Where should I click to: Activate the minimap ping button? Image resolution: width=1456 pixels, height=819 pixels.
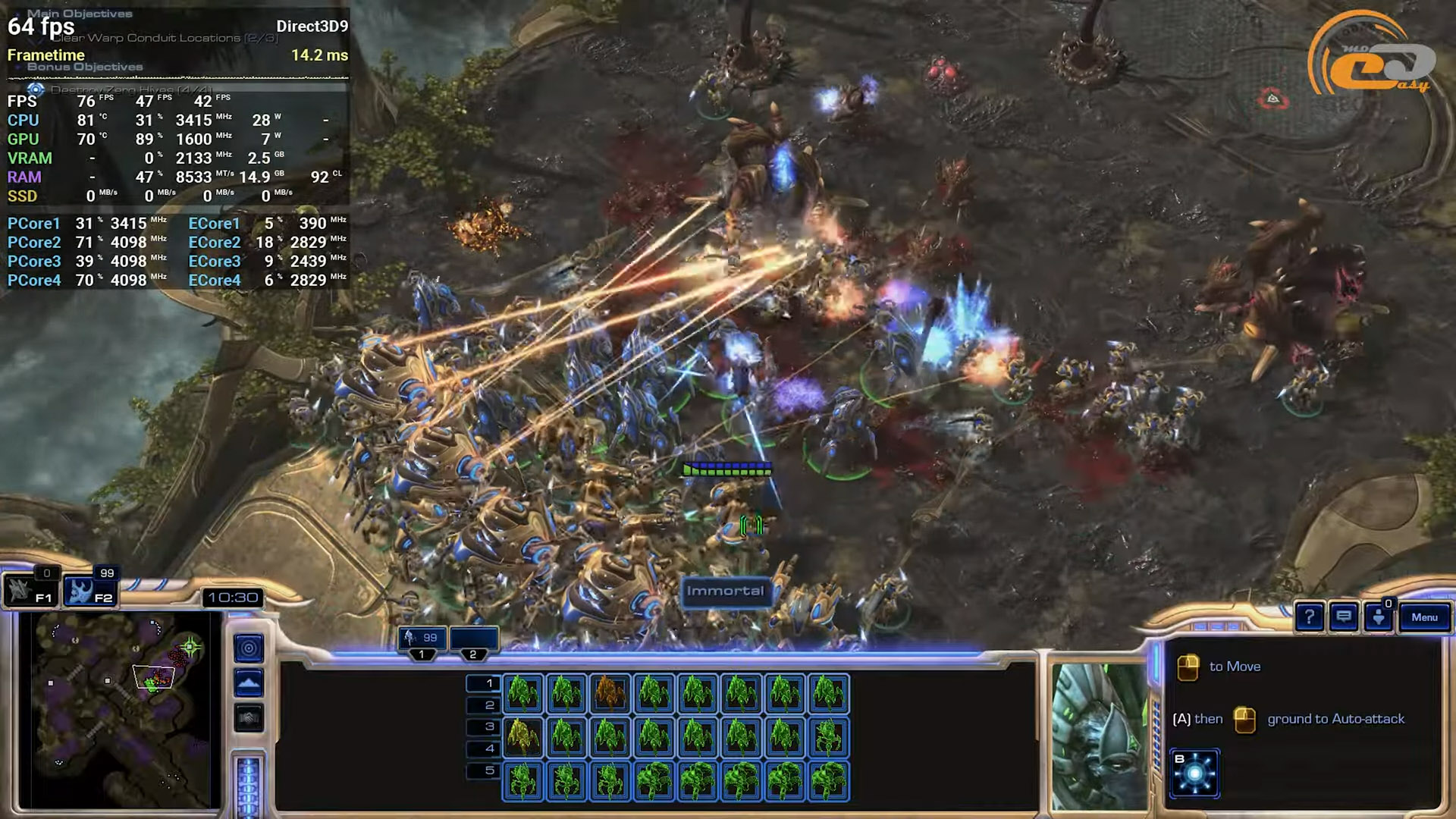(x=249, y=648)
